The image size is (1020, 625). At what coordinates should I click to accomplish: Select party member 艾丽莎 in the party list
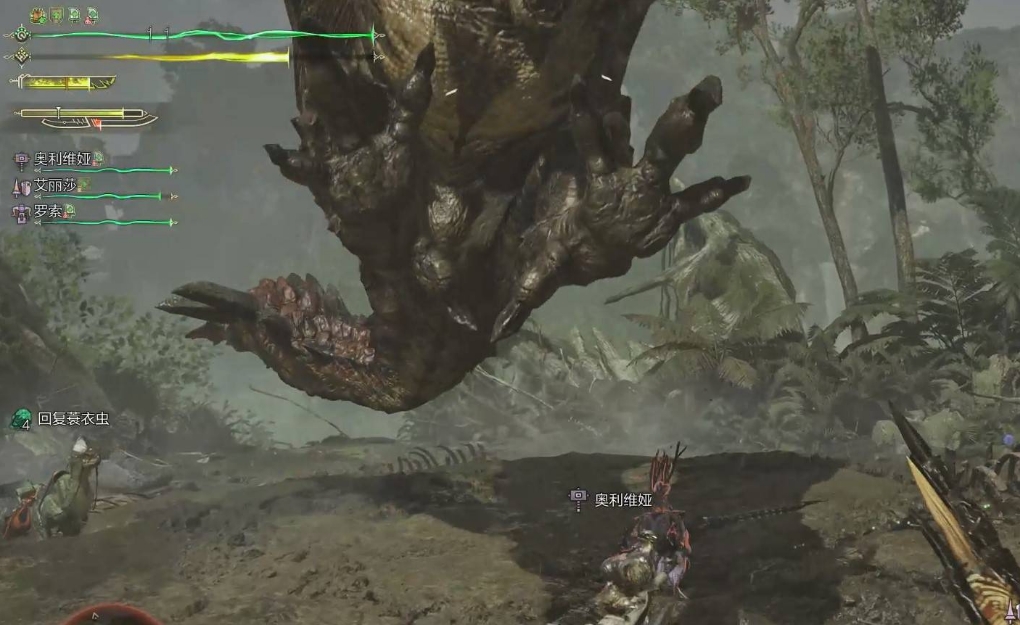pos(55,185)
